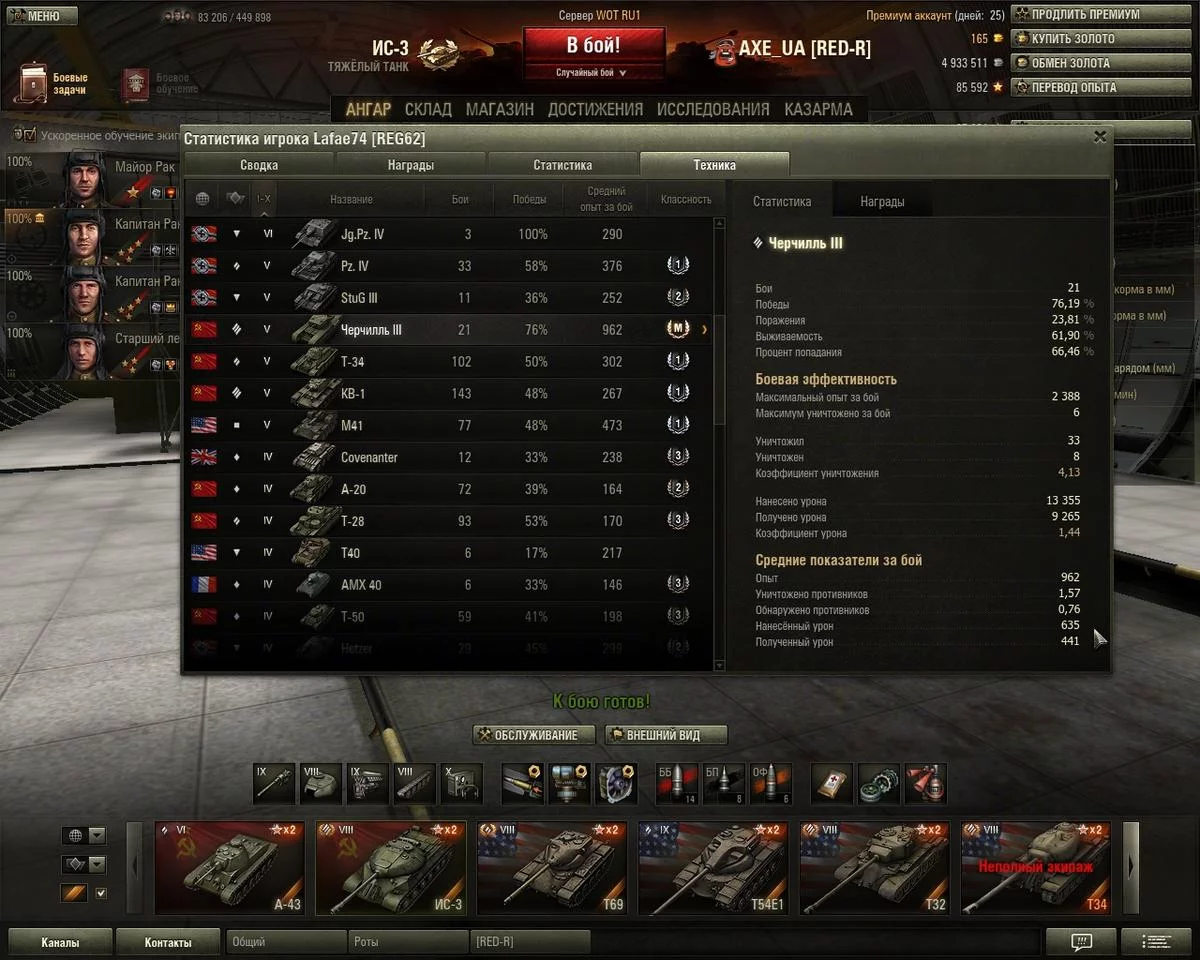Screen dimensions: 1200x960
Task: Switch to the Сводка tab
Action: [x=259, y=165]
